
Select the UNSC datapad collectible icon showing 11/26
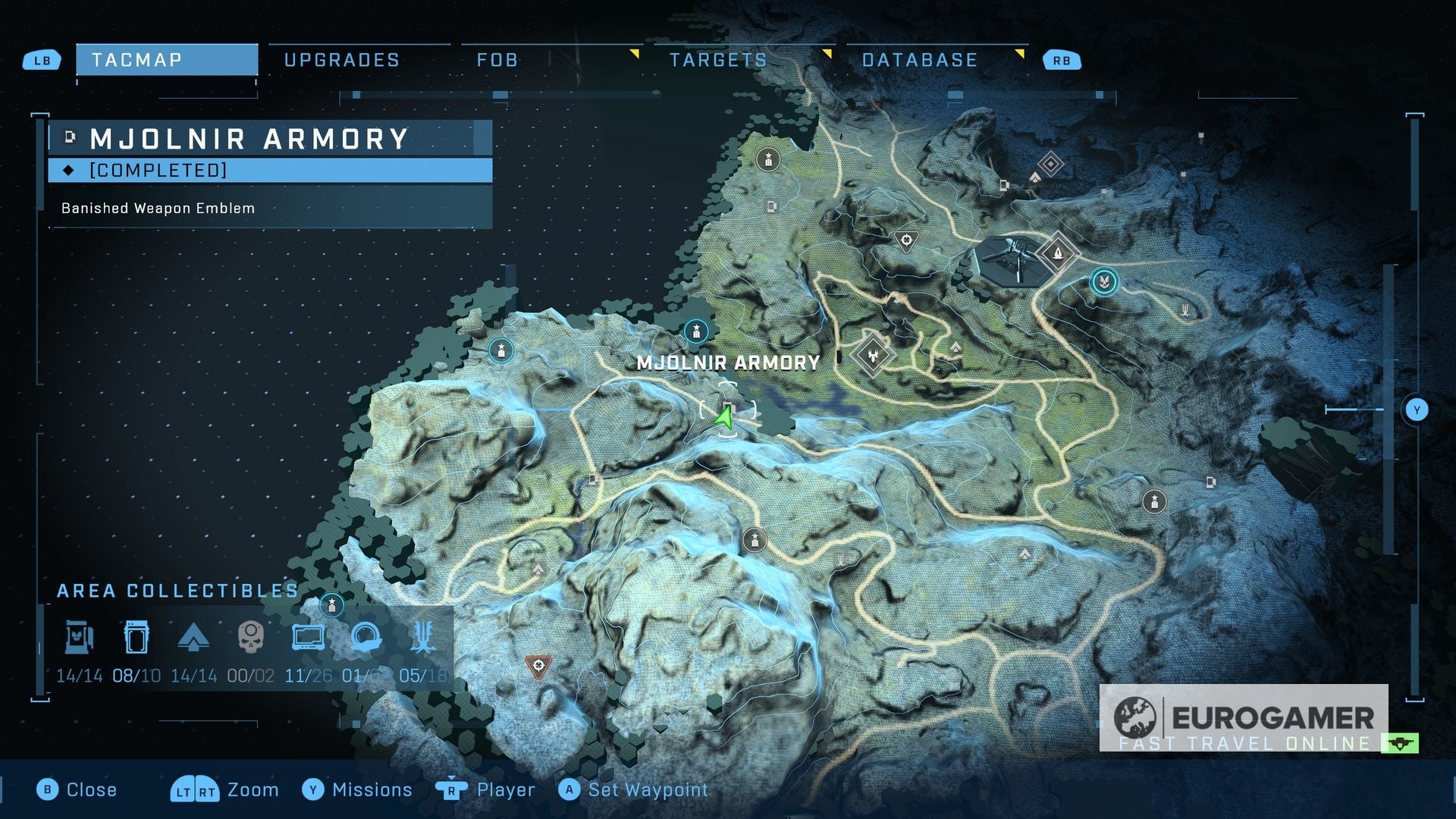pyautogui.click(x=308, y=637)
